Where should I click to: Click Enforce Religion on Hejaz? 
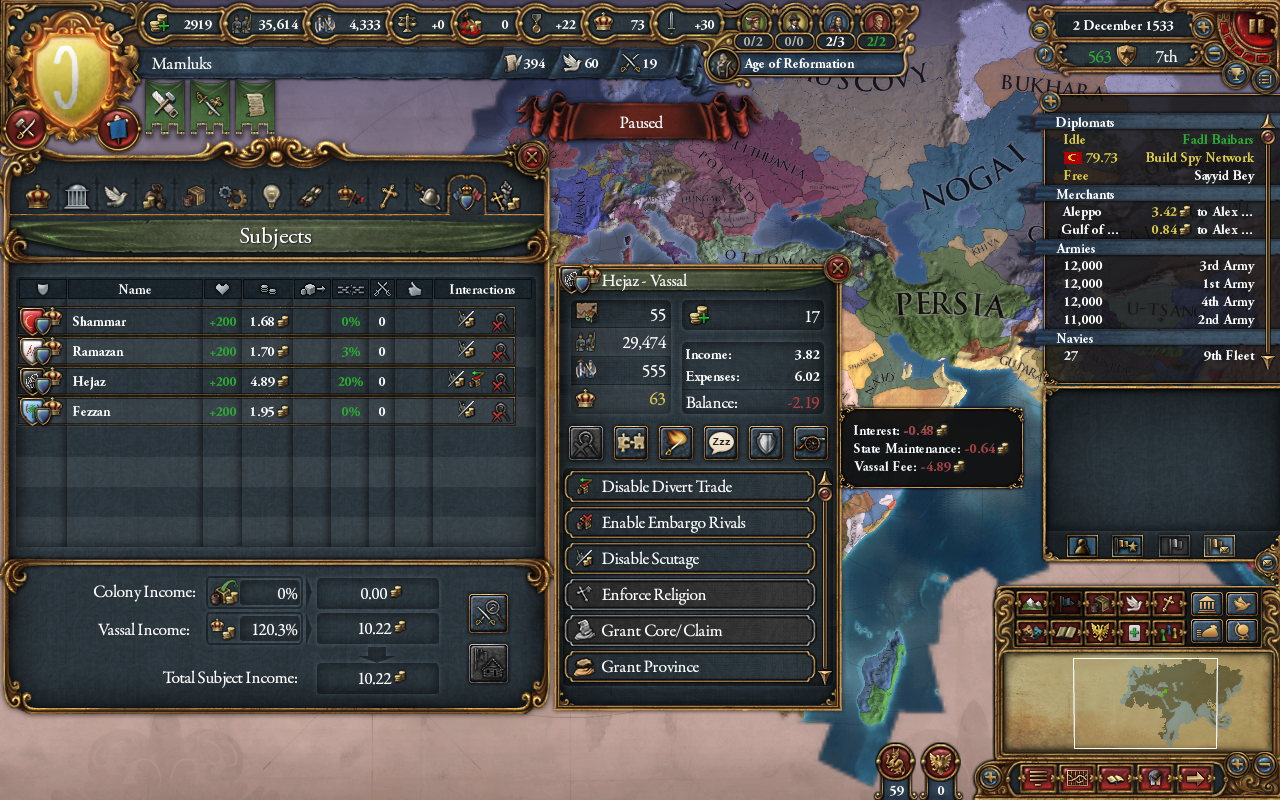coord(689,595)
